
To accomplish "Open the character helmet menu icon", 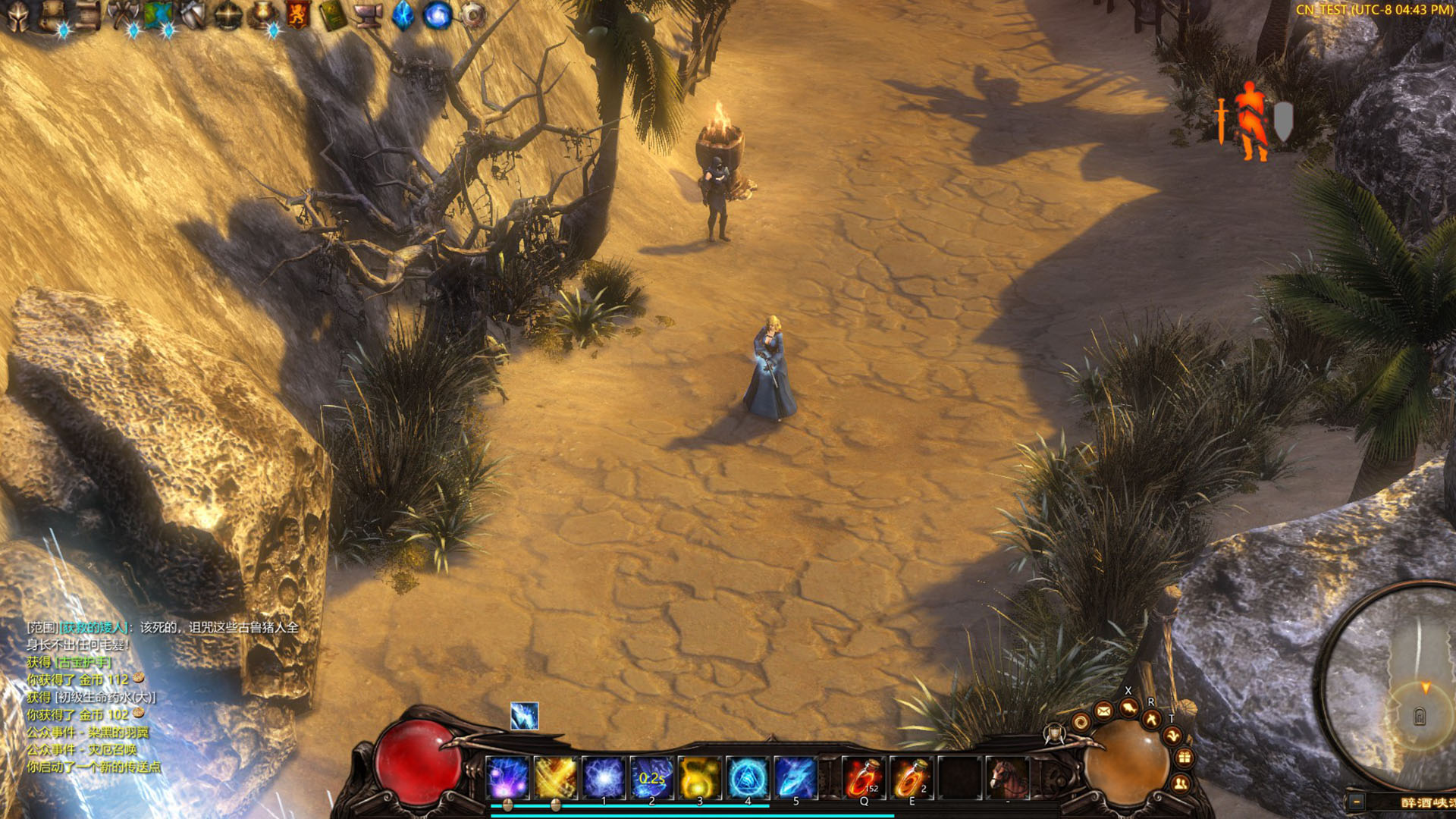I will click(x=17, y=12).
